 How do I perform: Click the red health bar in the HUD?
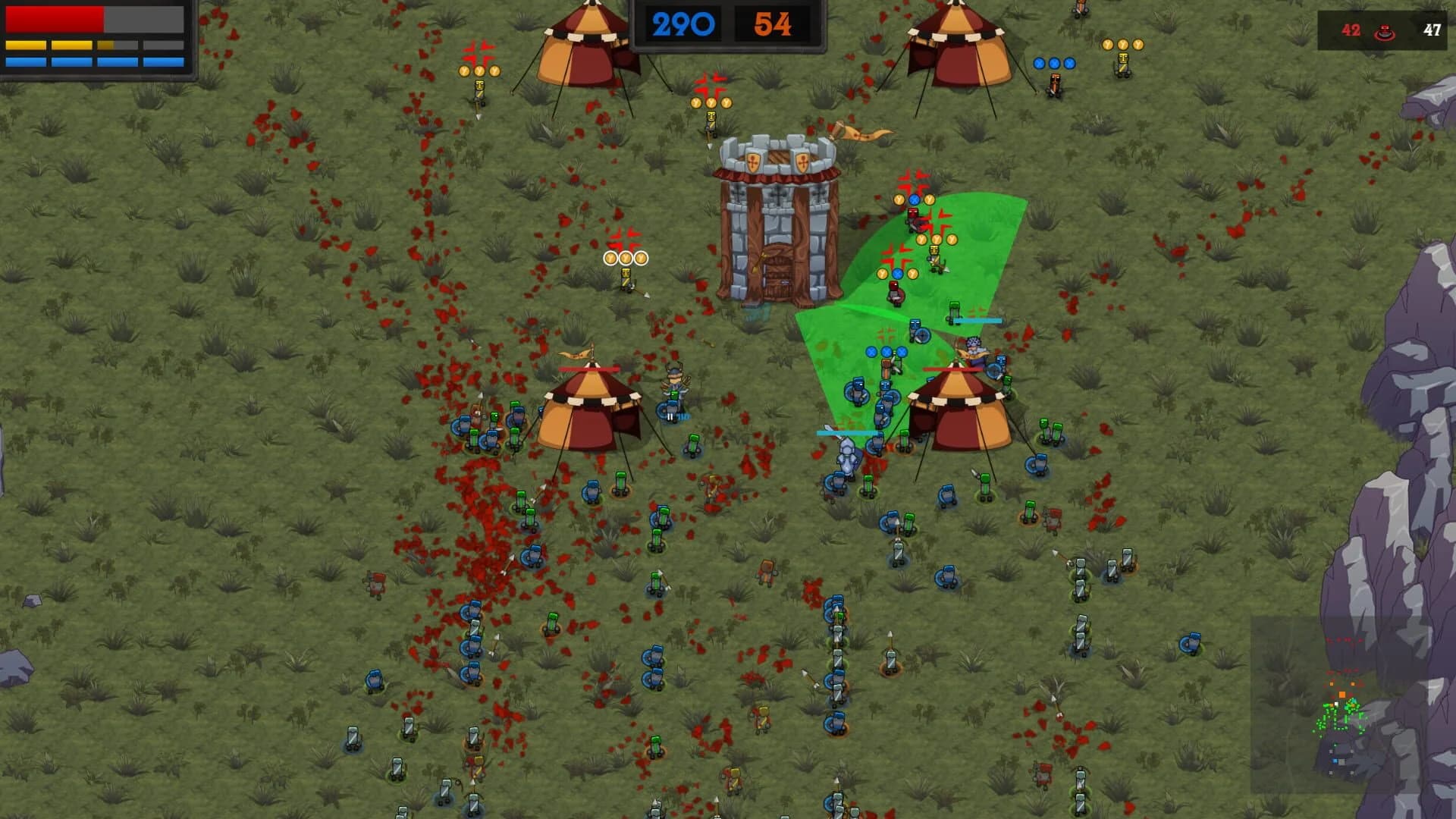click(x=56, y=18)
